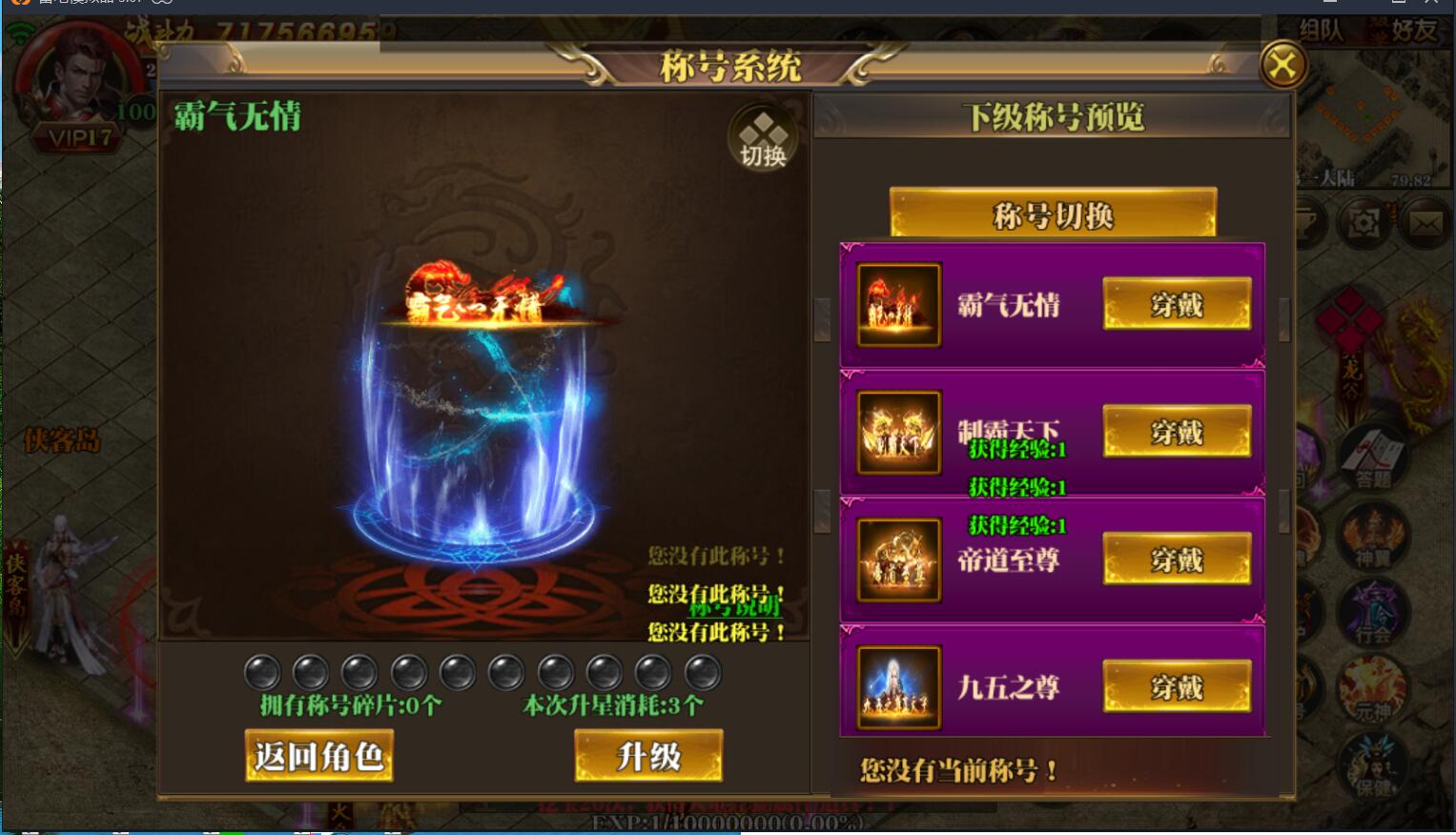The height and width of the screenshot is (835, 1456).
Task: Click the first star socket orb
Action: point(261,672)
